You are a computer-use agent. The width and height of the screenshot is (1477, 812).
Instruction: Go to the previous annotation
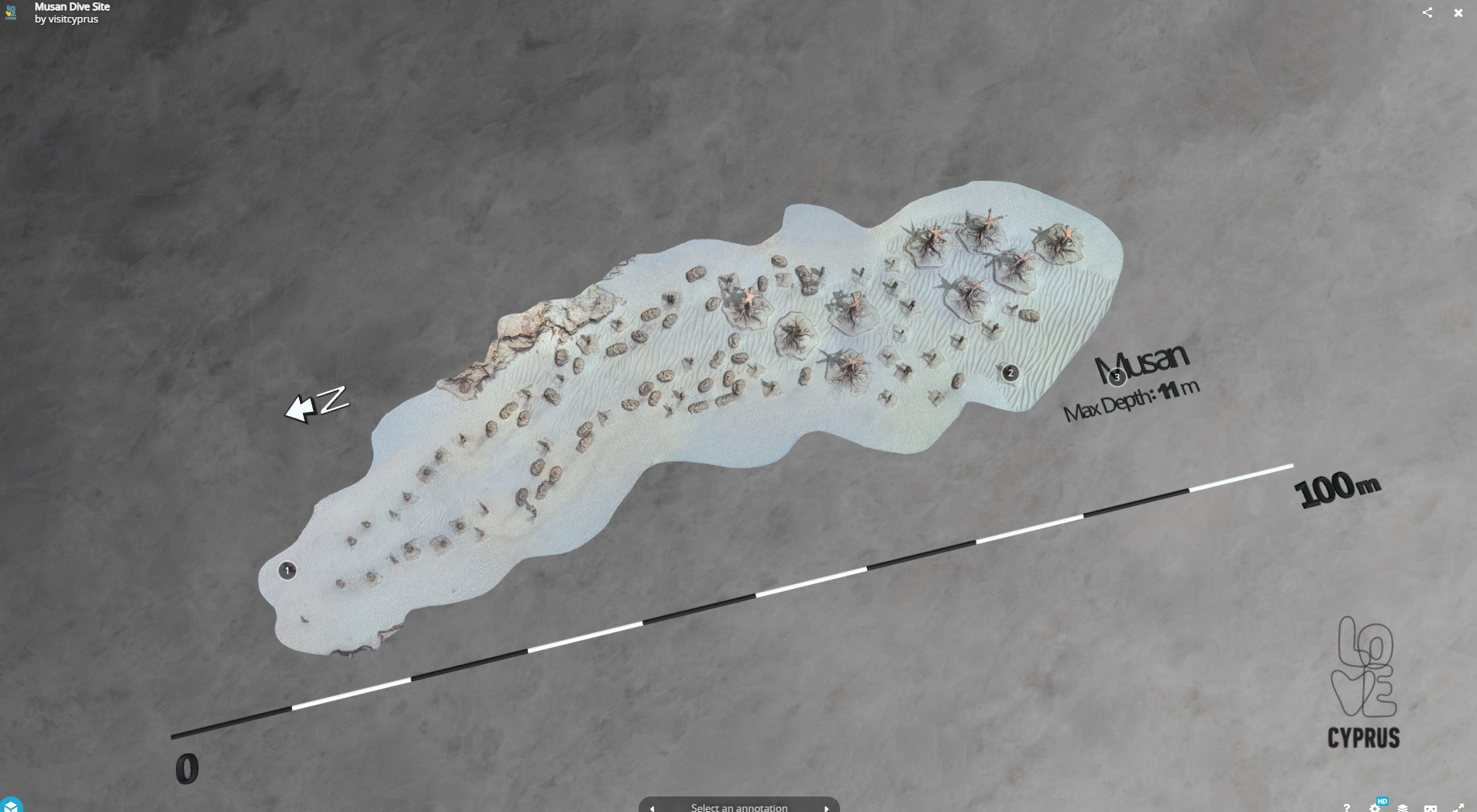click(652, 807)
